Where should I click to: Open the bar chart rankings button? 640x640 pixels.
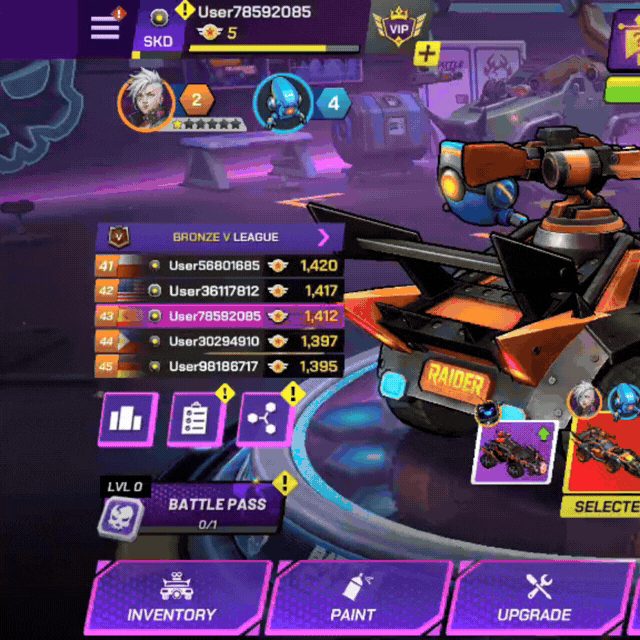coord(128,419)
